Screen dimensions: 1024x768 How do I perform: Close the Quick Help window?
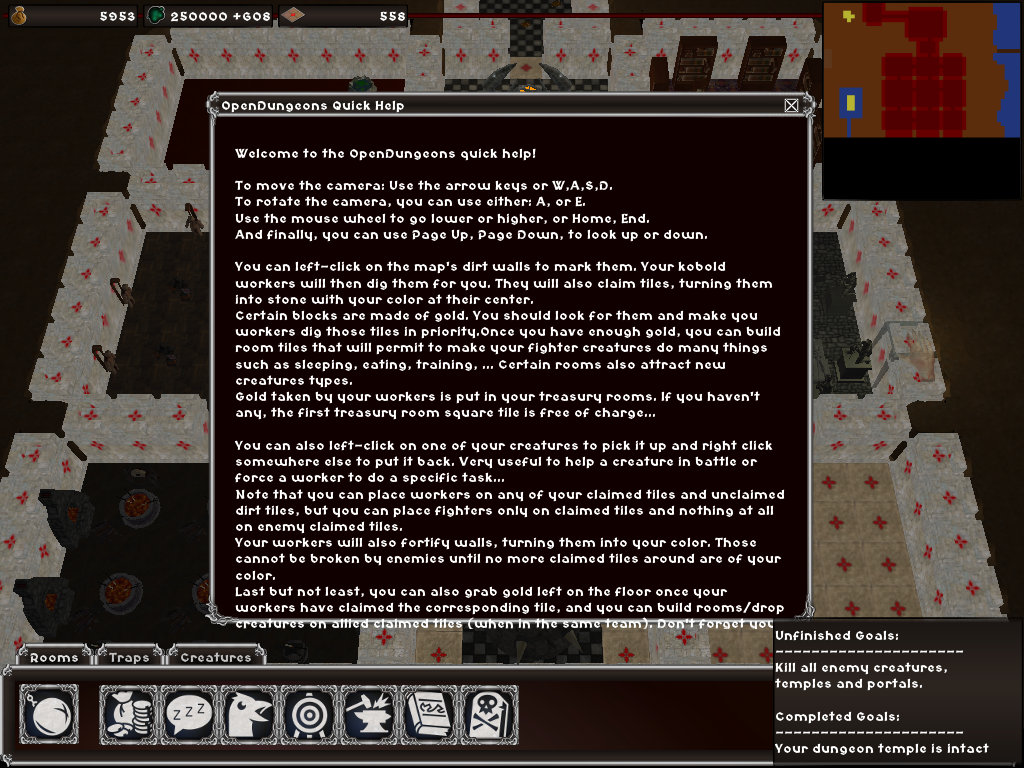[x=791, y=105]
